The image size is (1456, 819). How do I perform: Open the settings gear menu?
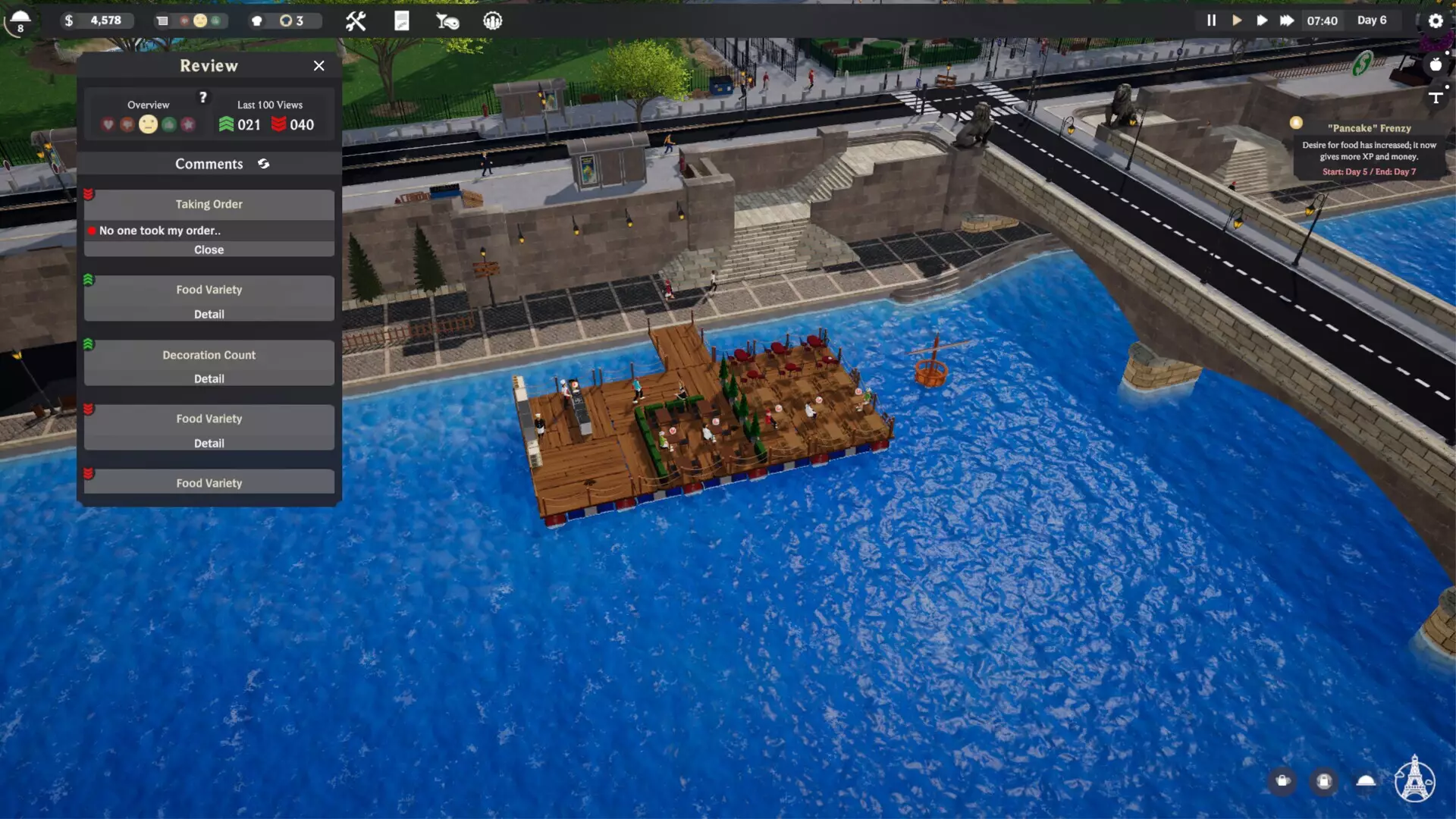pyautogui.click(x=1436, y=21)
